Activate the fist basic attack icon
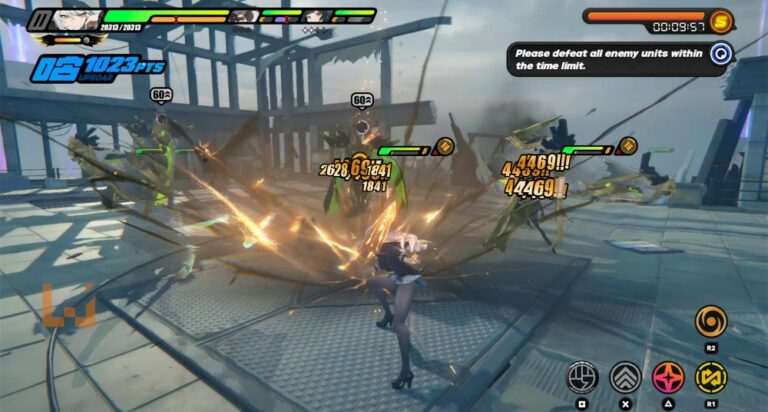The width and height of the screenshot is (768, 412). [x=582, y=377]
